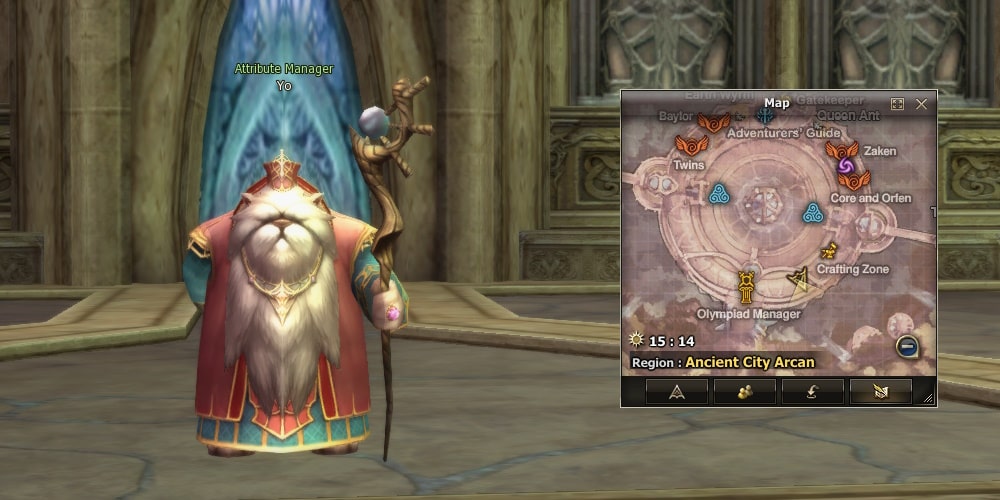This screenshot has width=1000, height=500.
Task: Click the Crafting Zone marker on the map
Action: point(828,252)
